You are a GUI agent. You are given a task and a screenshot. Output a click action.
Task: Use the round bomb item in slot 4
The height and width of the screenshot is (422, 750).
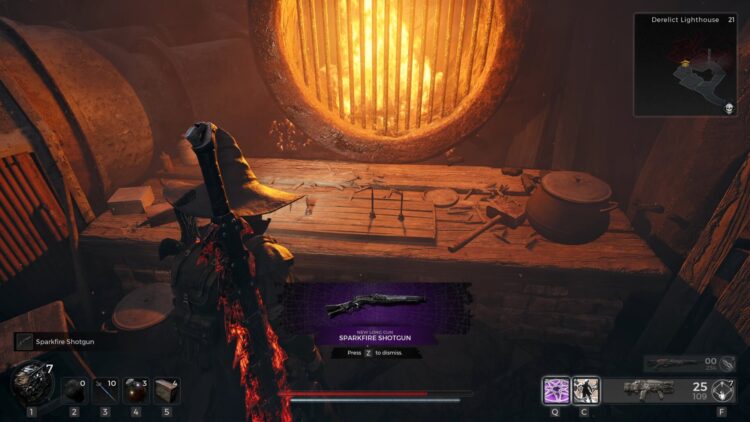pyautogui.click(x=136, y=390)
